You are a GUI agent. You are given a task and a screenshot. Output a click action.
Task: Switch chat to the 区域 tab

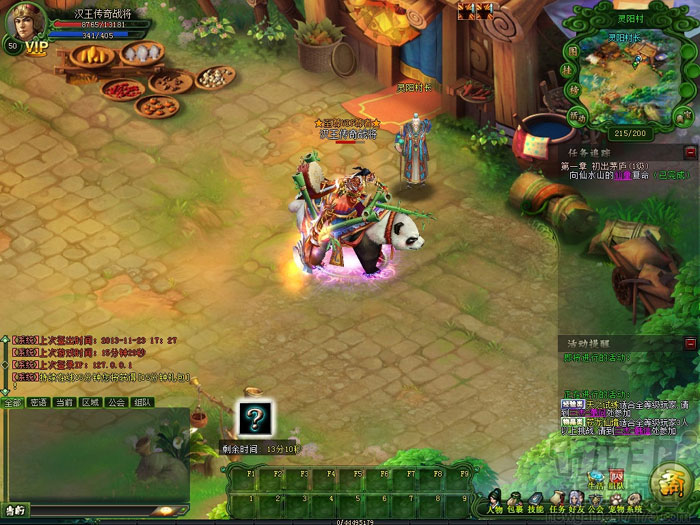90,402
